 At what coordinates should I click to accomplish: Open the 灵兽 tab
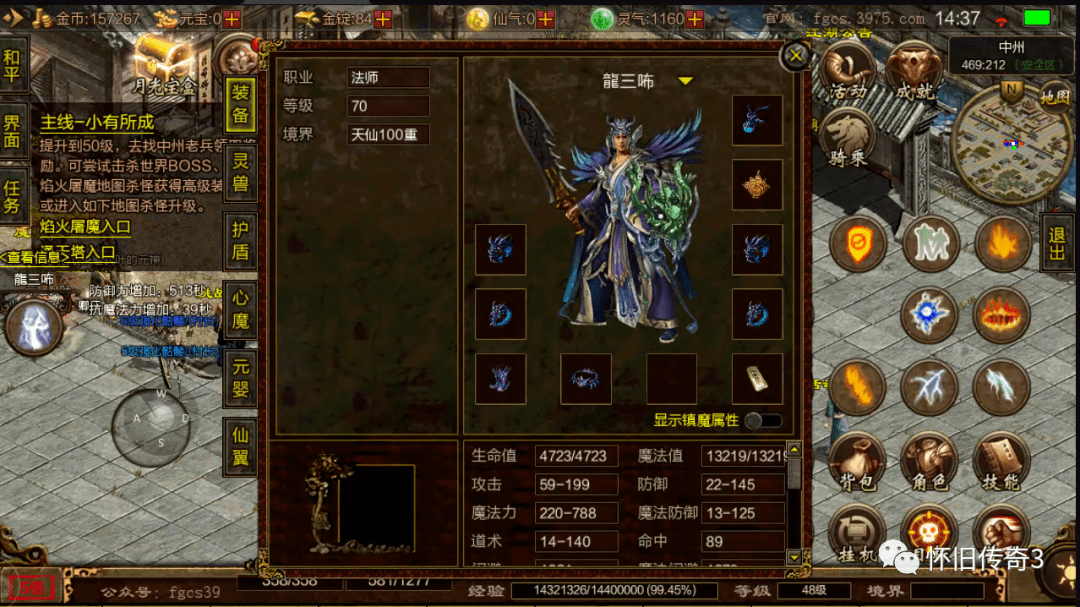(241, 174)
